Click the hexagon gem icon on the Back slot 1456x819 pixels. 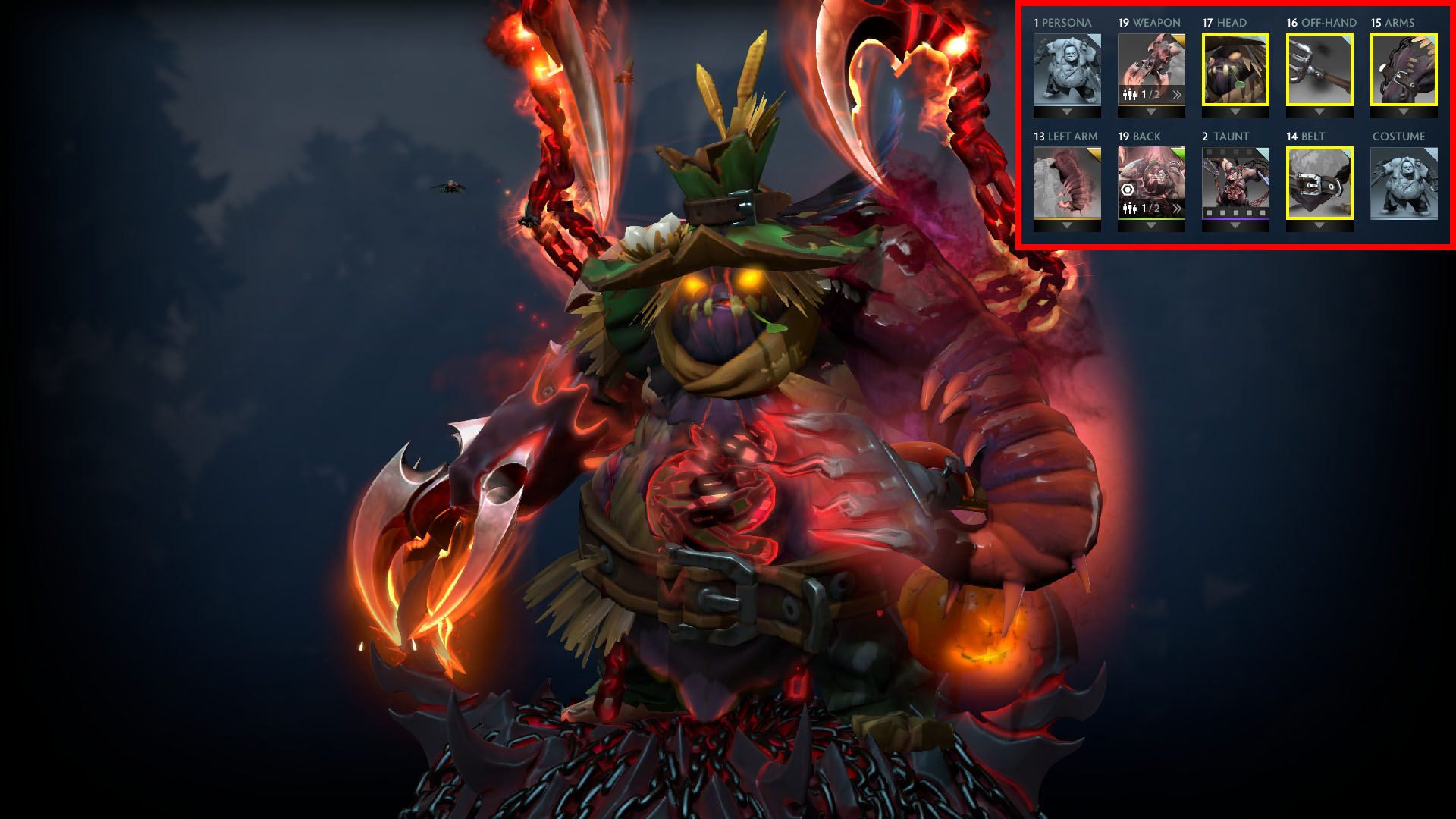pos(1128,190)
